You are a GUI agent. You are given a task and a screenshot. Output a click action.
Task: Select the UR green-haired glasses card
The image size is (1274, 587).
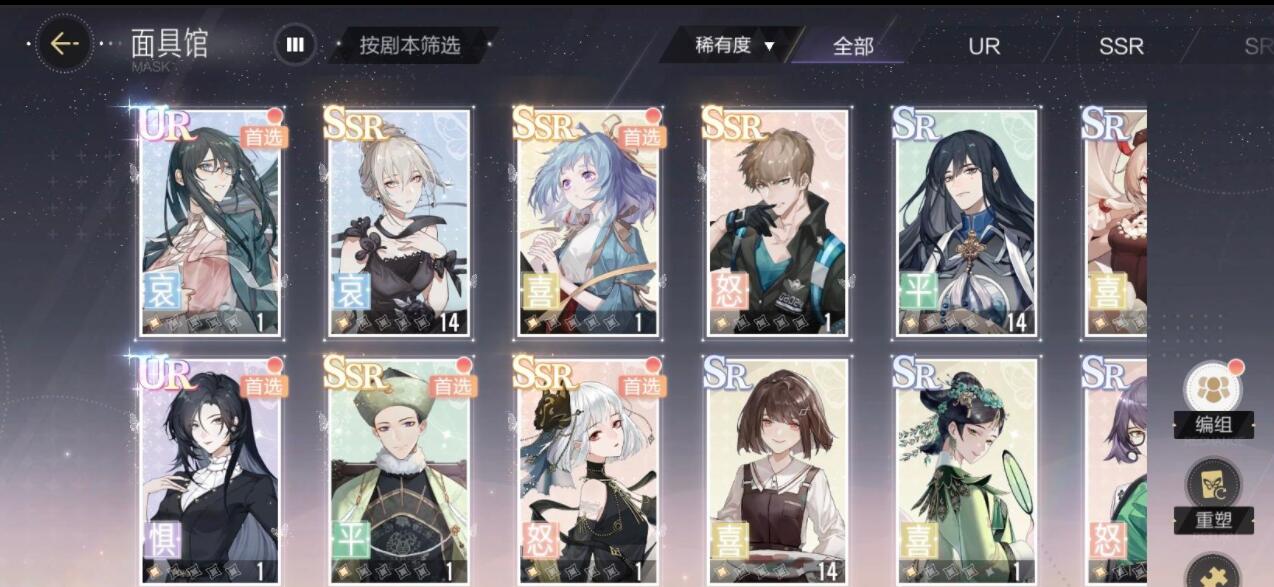tap(210, 222)
